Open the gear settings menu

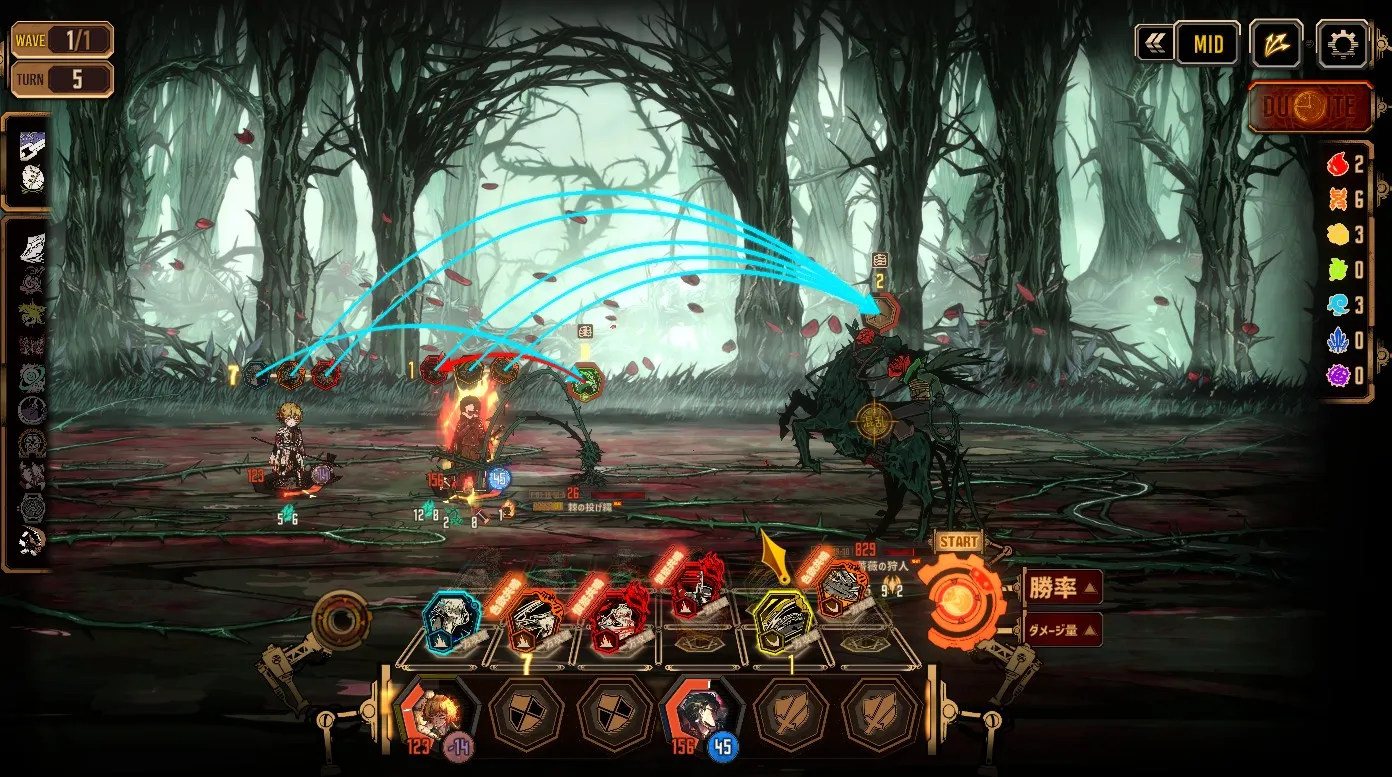[1342, 44]
